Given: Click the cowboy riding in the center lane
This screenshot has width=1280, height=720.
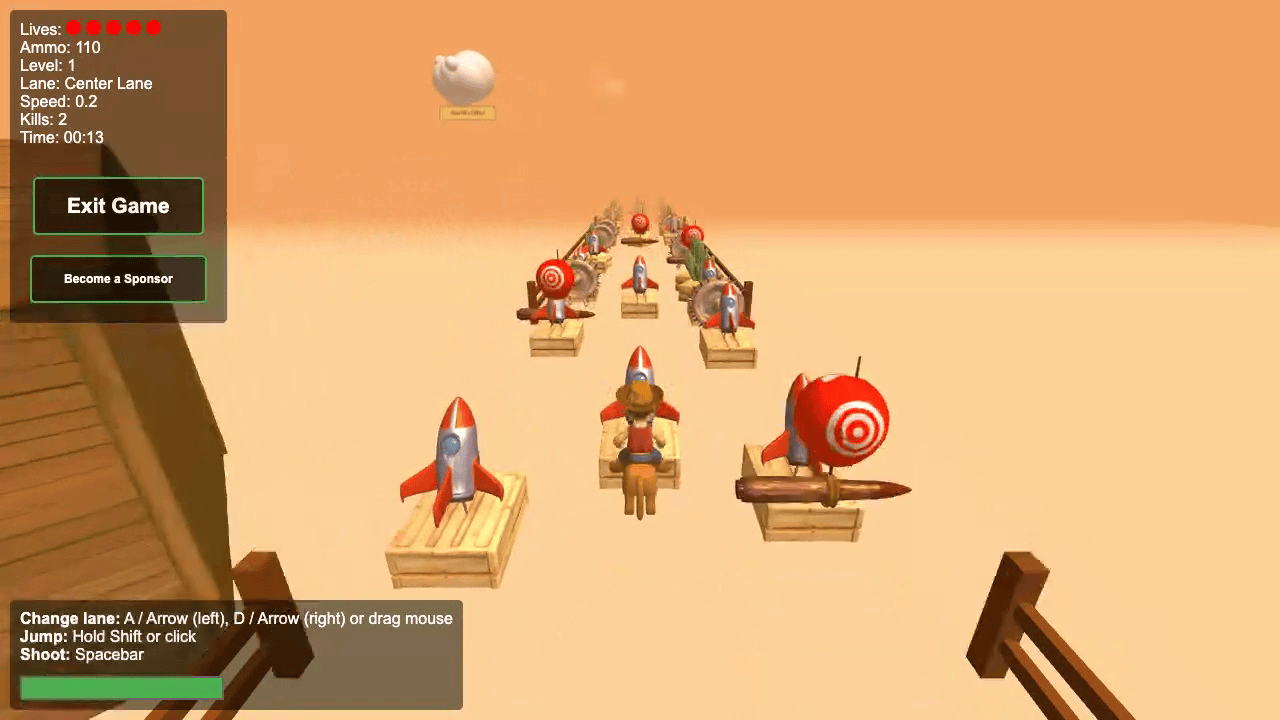Looking at the screenshot, I should [x=638, y=440].
